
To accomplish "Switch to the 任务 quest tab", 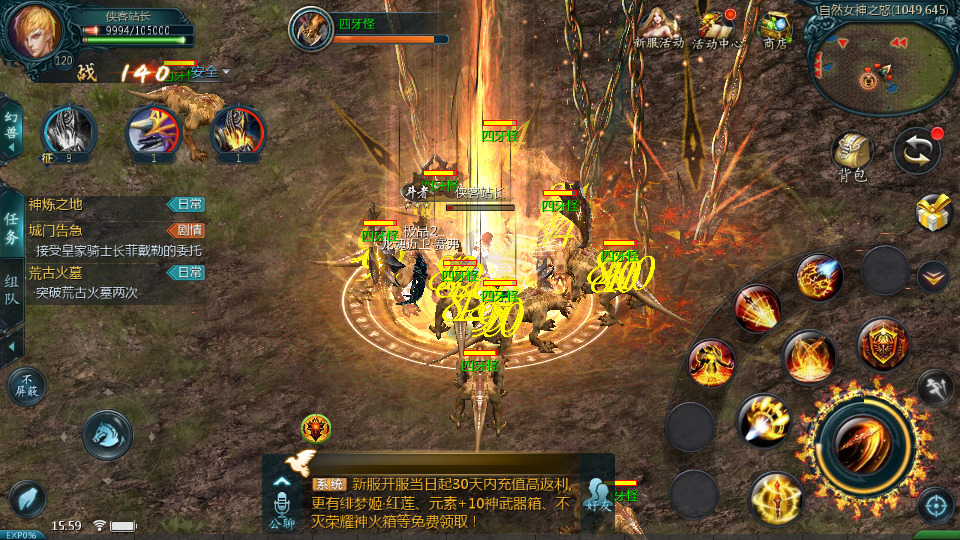I will click(x=11, y=227).
